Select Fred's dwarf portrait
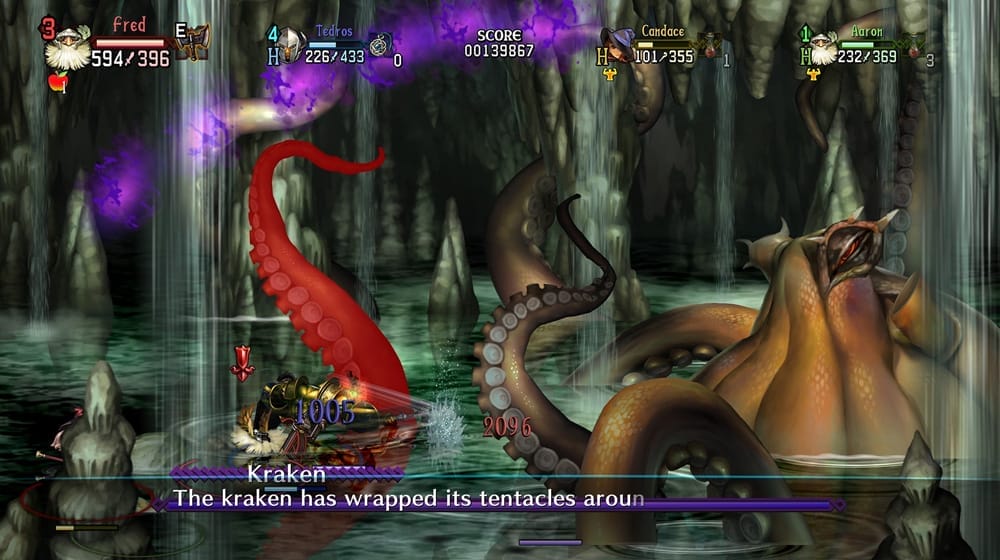This screenshot has height=560, width=1000. tap(67, 49)
